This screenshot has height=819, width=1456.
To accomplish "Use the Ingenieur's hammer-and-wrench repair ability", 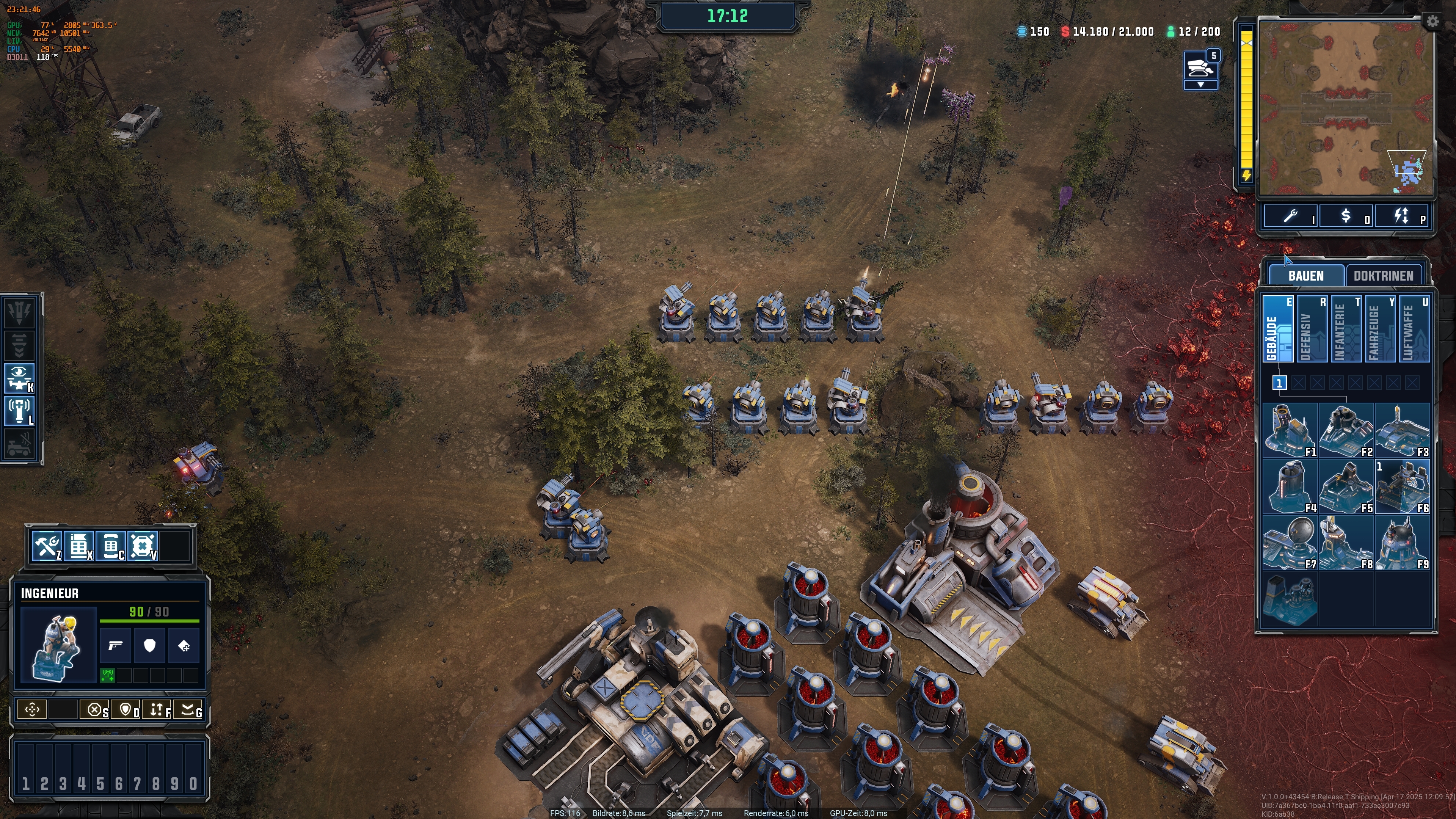I will (x=47, y=546).
